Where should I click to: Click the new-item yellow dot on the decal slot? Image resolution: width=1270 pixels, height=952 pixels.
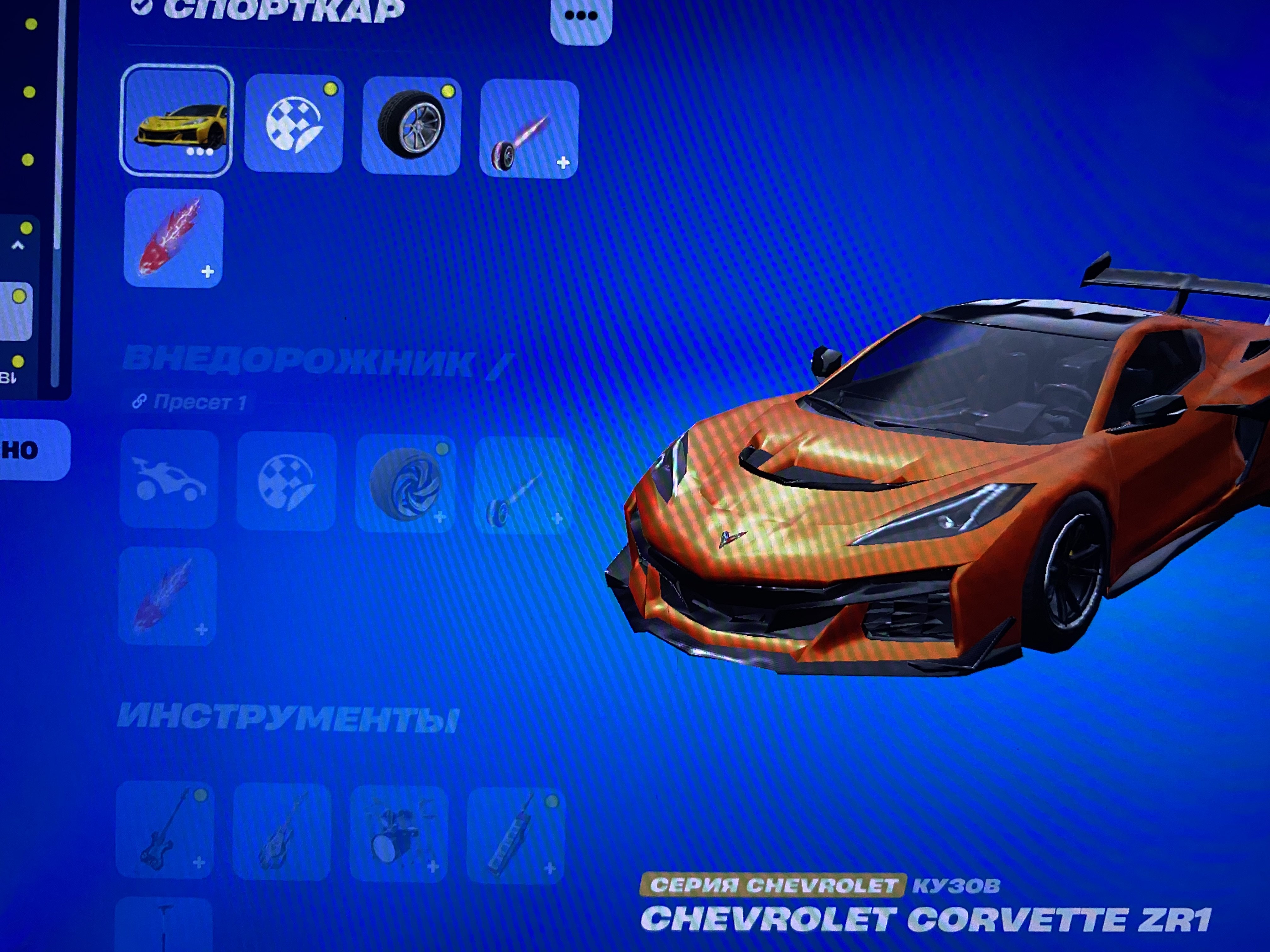coord(331,89)
